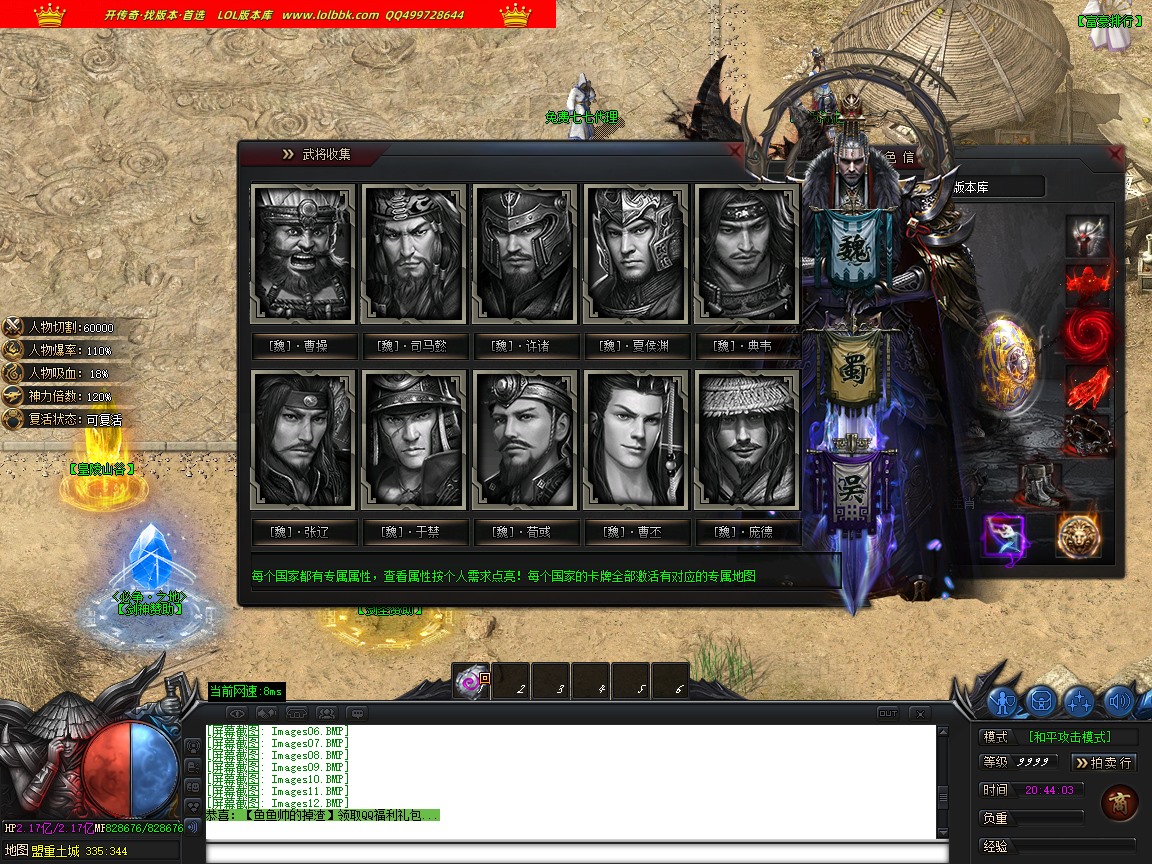Pick the Xu Chu (许褚) general card
Viewport: 1152px width, 864px height.
point(525,254)
